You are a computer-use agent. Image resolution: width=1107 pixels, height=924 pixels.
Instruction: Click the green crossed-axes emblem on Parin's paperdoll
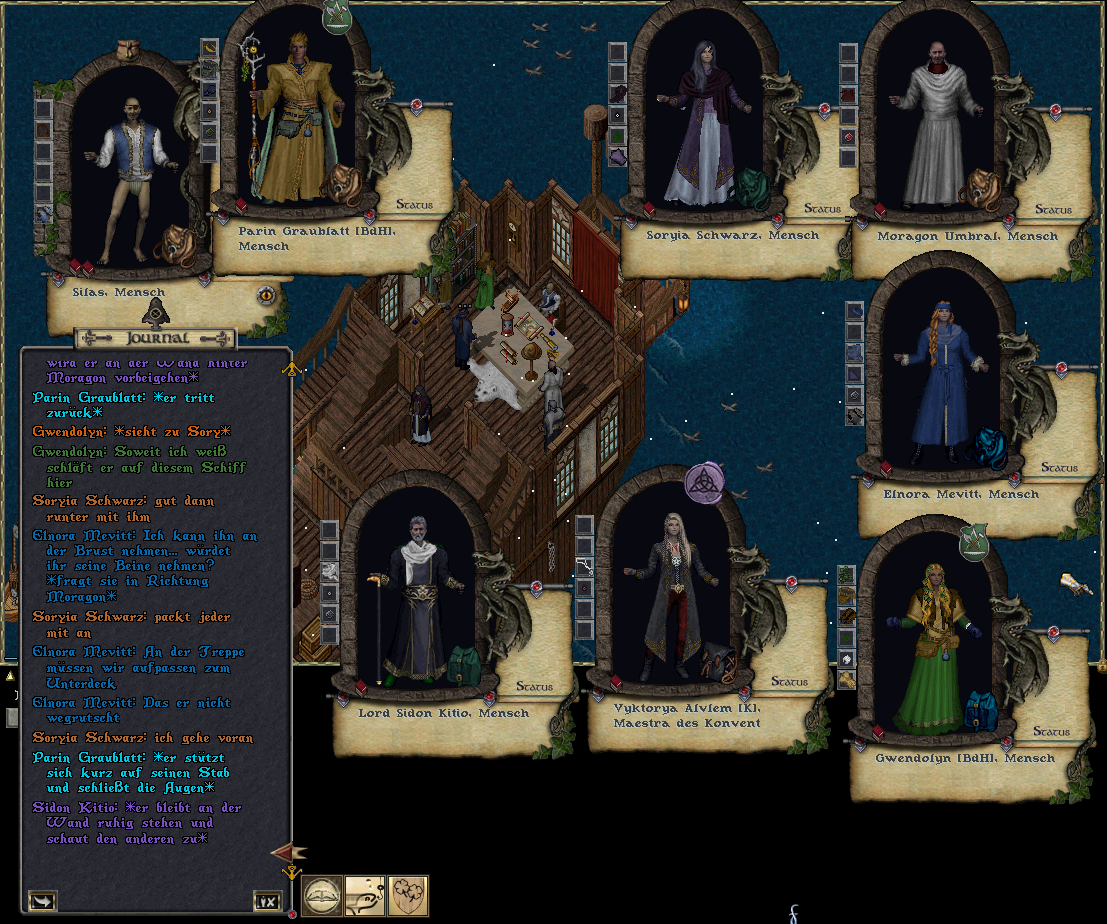(339, 14)
